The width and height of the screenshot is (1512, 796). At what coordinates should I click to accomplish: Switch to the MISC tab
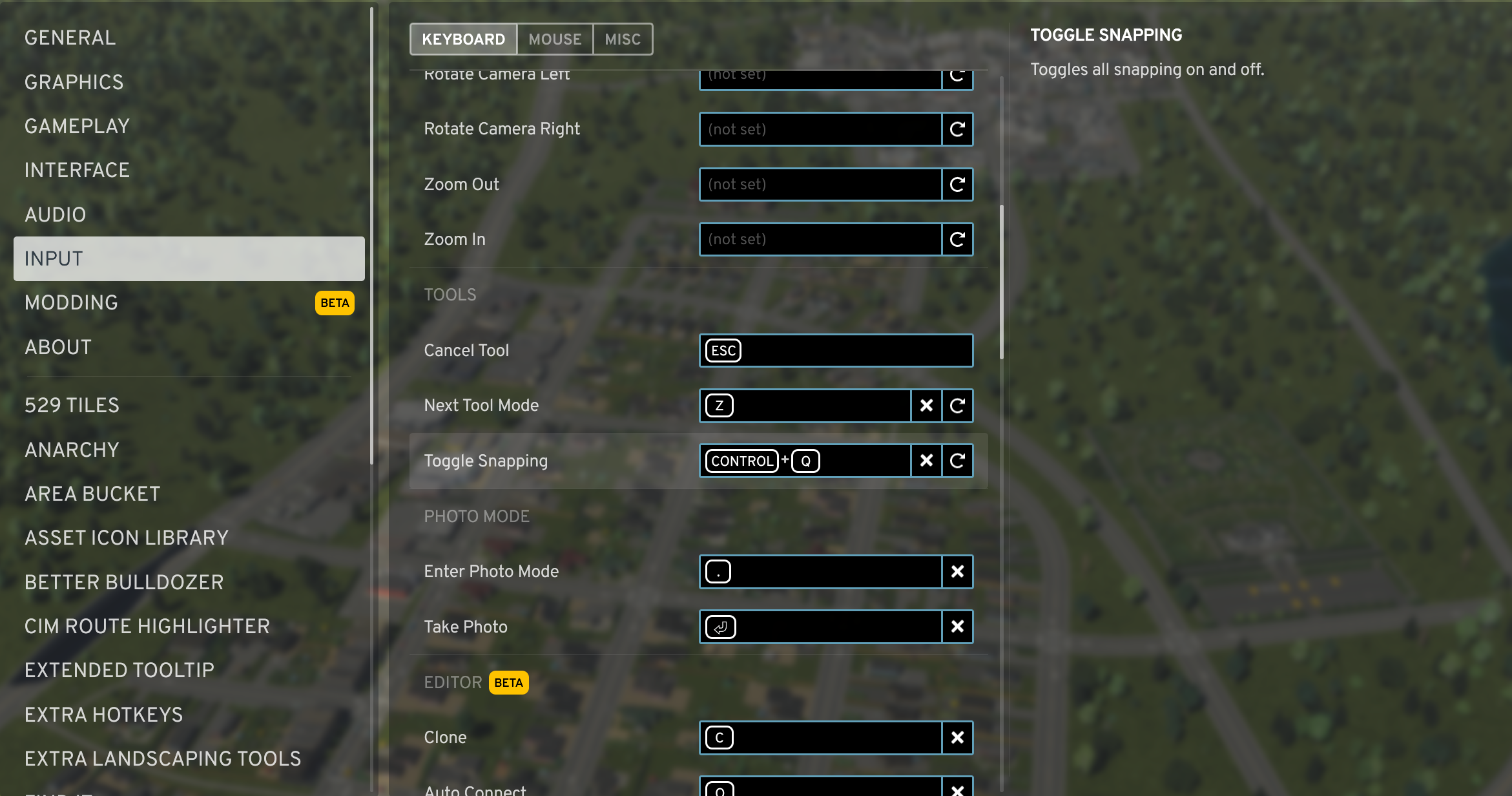[x=621, y=39]
